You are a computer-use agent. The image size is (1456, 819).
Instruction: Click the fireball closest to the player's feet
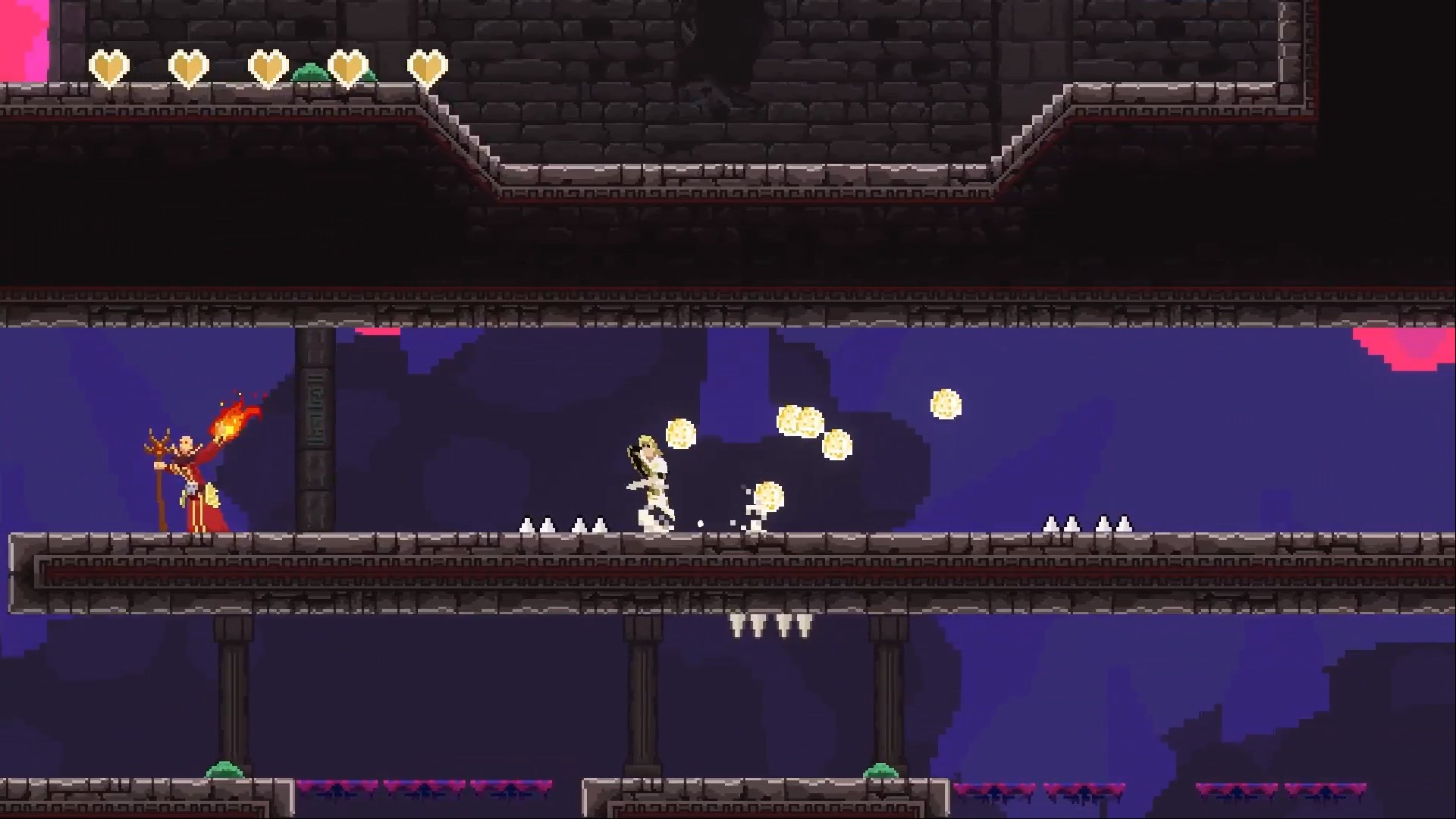point(767,497)
